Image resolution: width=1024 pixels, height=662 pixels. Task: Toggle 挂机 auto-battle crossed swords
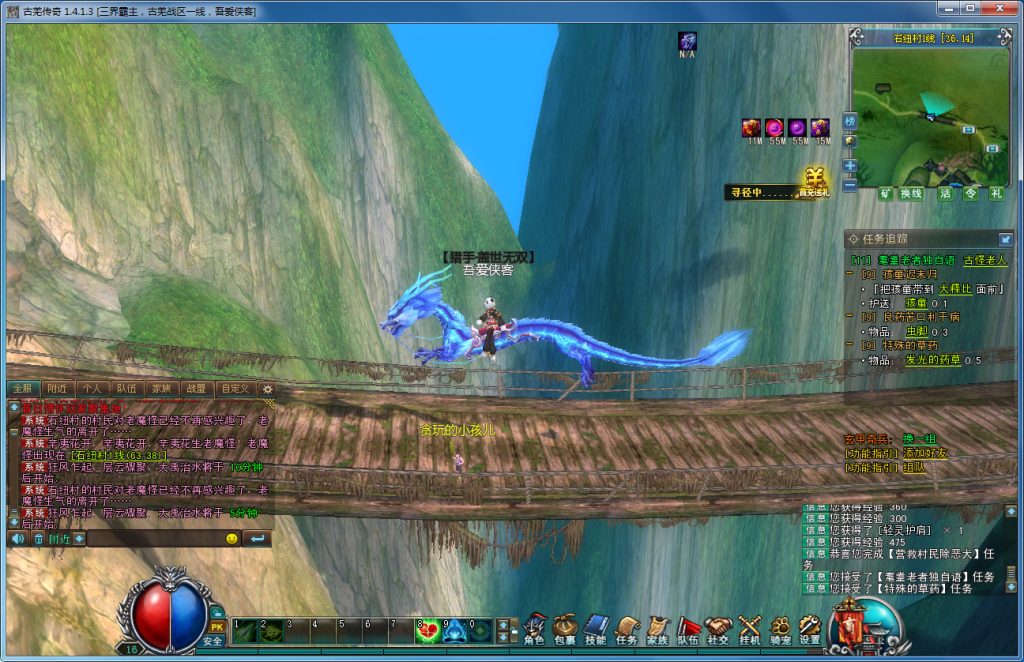click(x=749, y=627)
